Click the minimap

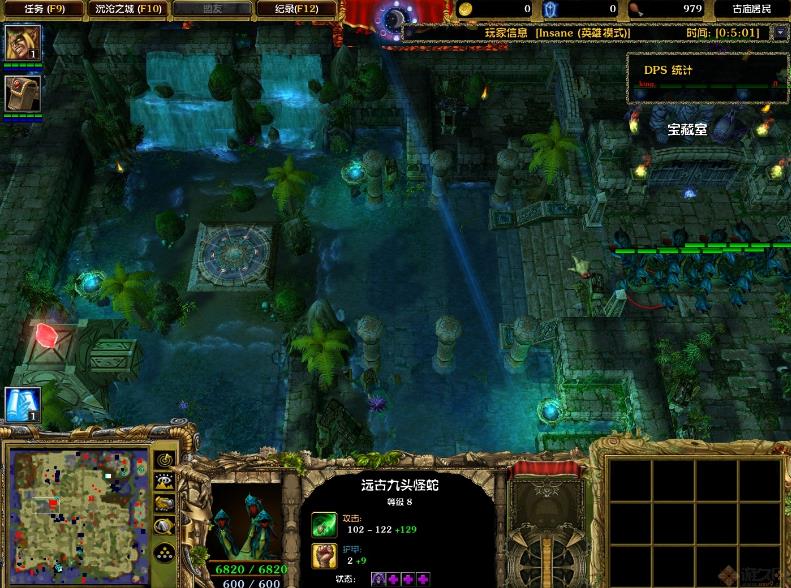click(78, 517)
